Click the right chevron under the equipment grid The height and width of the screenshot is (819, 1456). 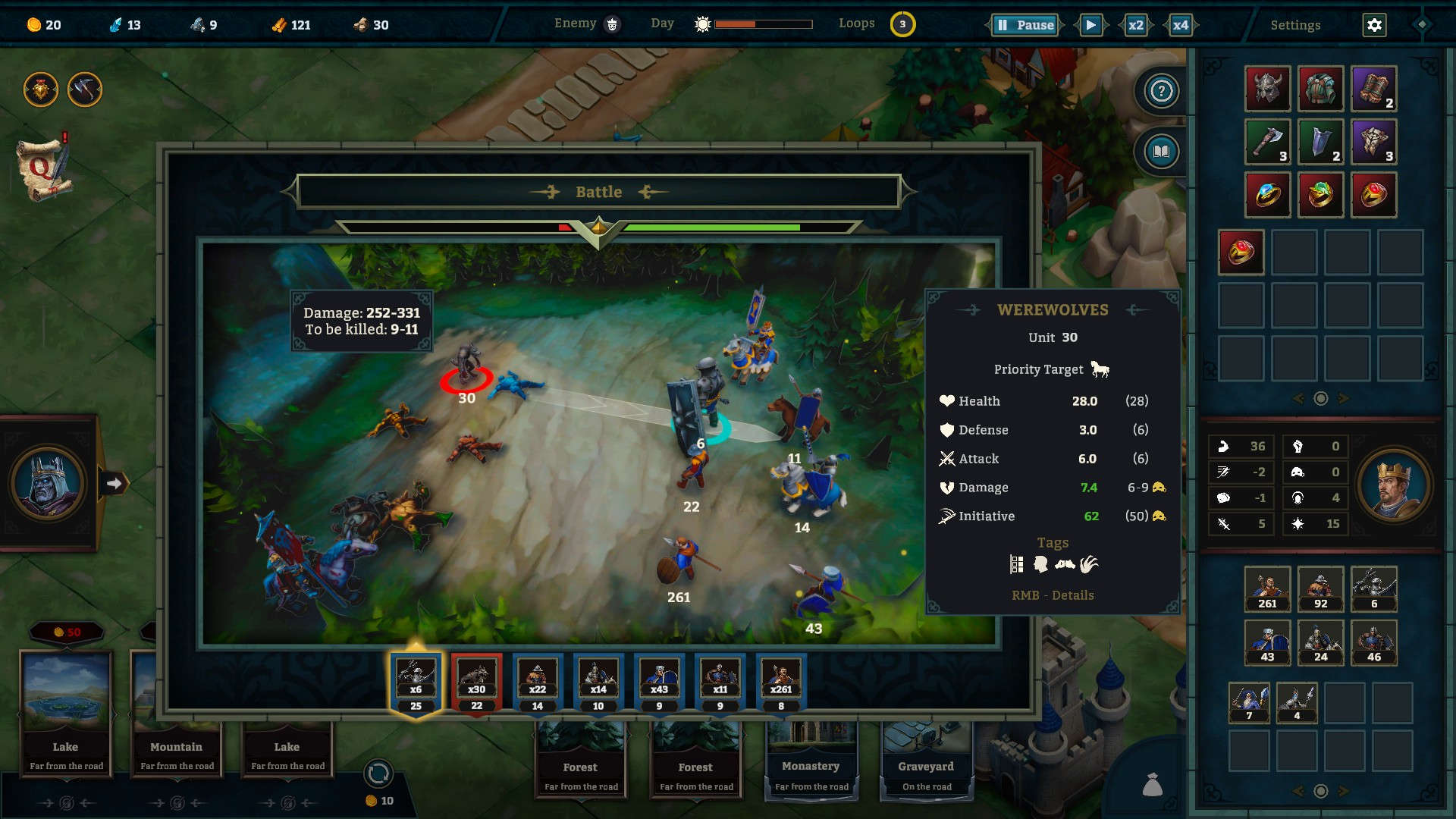pos(1341,397)
